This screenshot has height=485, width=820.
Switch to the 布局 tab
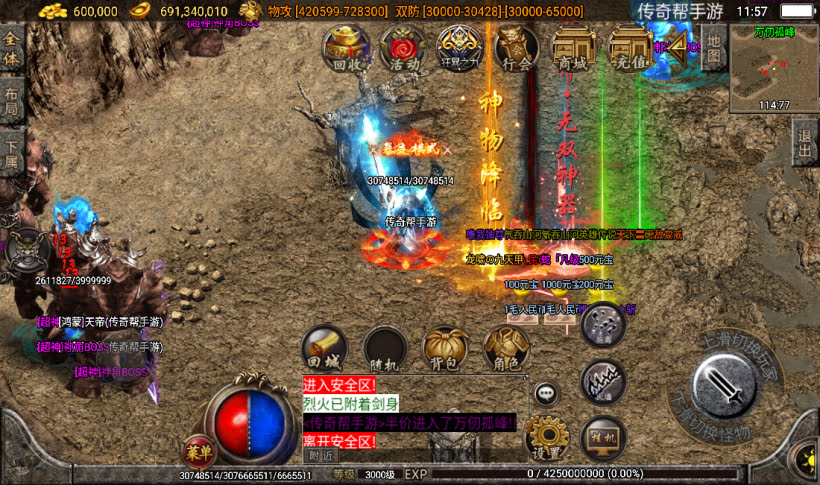11,101
